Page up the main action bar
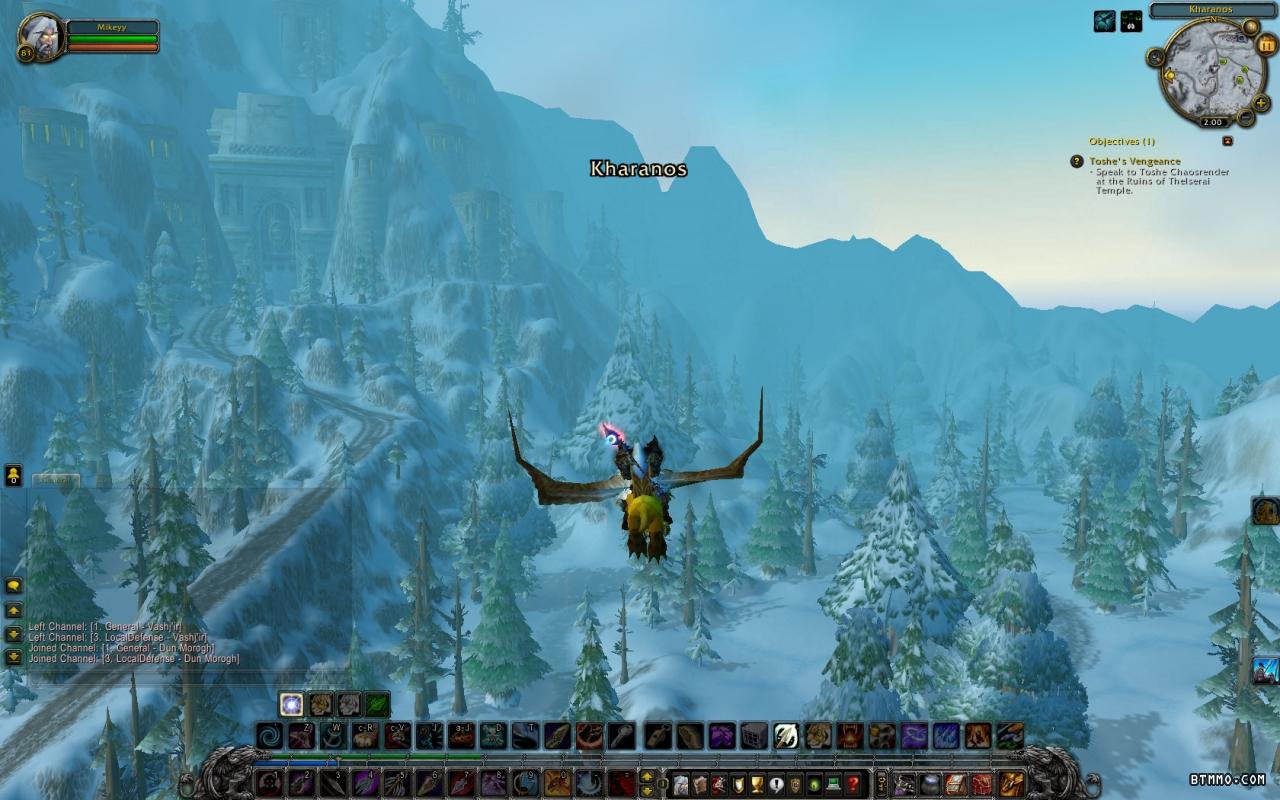 [647, 776]
